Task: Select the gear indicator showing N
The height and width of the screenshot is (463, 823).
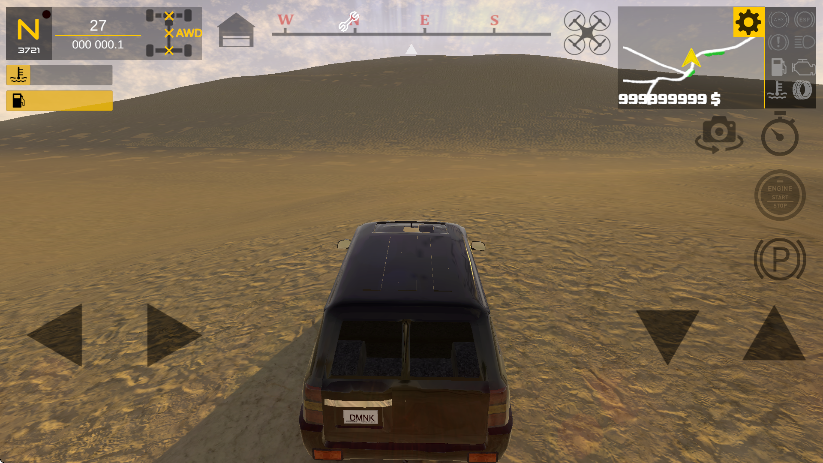Action: click(x=28, y=32)
